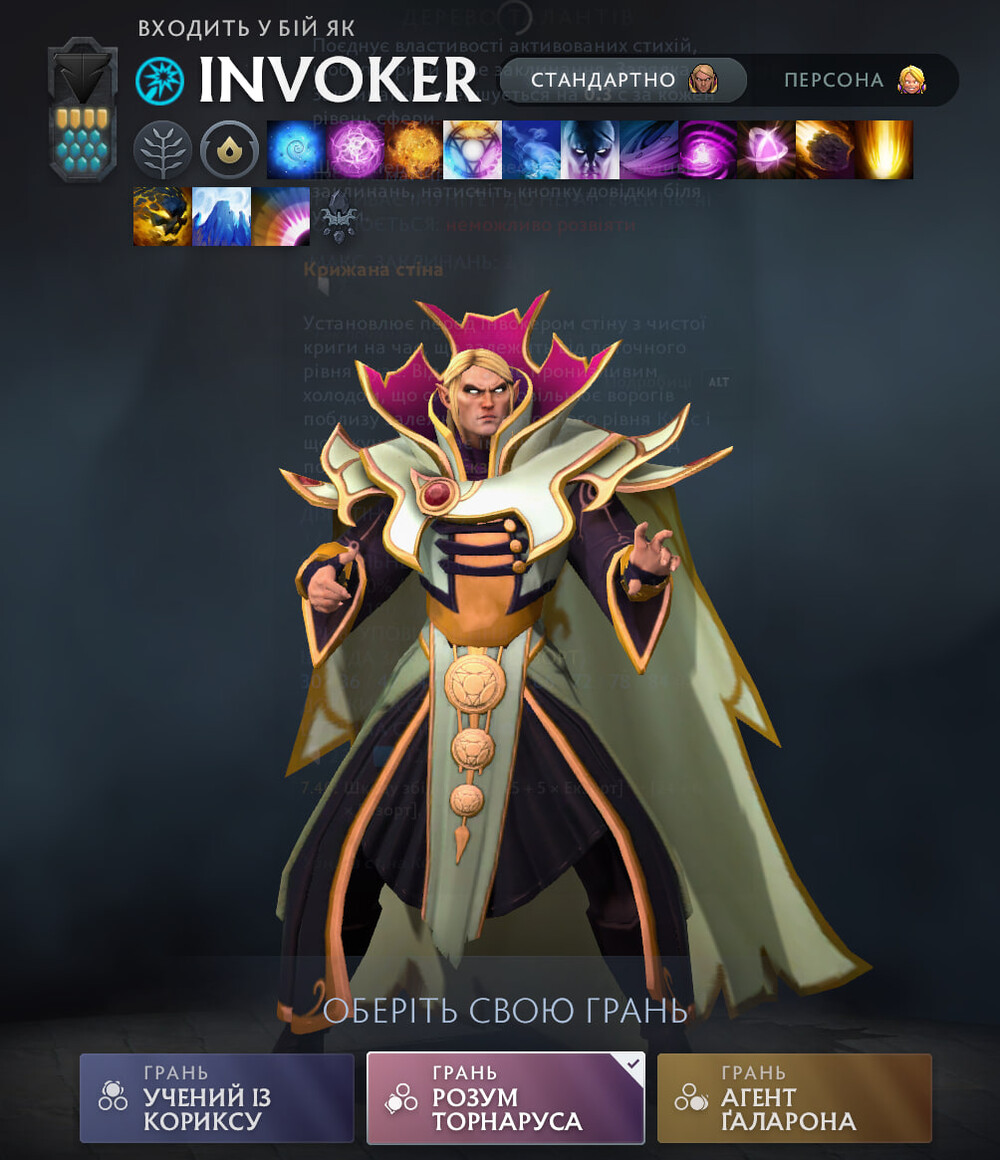View the EMP ability icon
This screenshot has height=1160, width=1000.
(708, 150)
